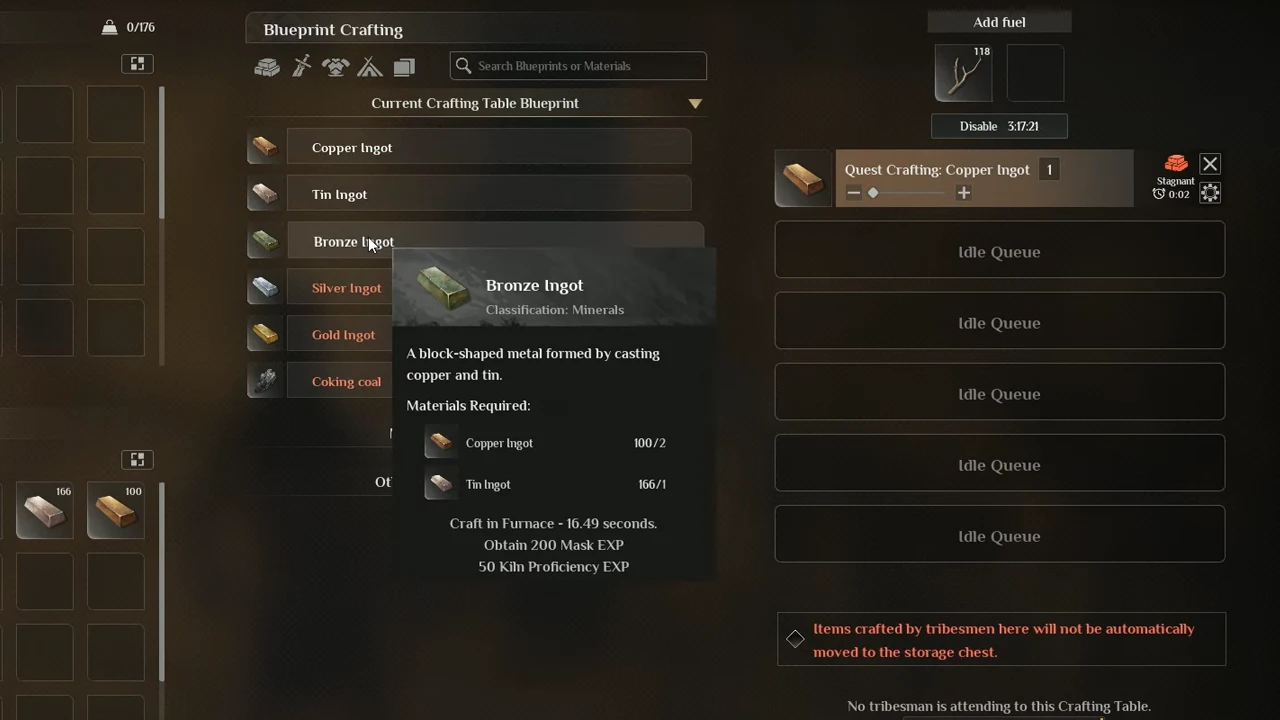Select the Bronze Ingot blueprint row
1280x720 pixels.
pos(340,241)
